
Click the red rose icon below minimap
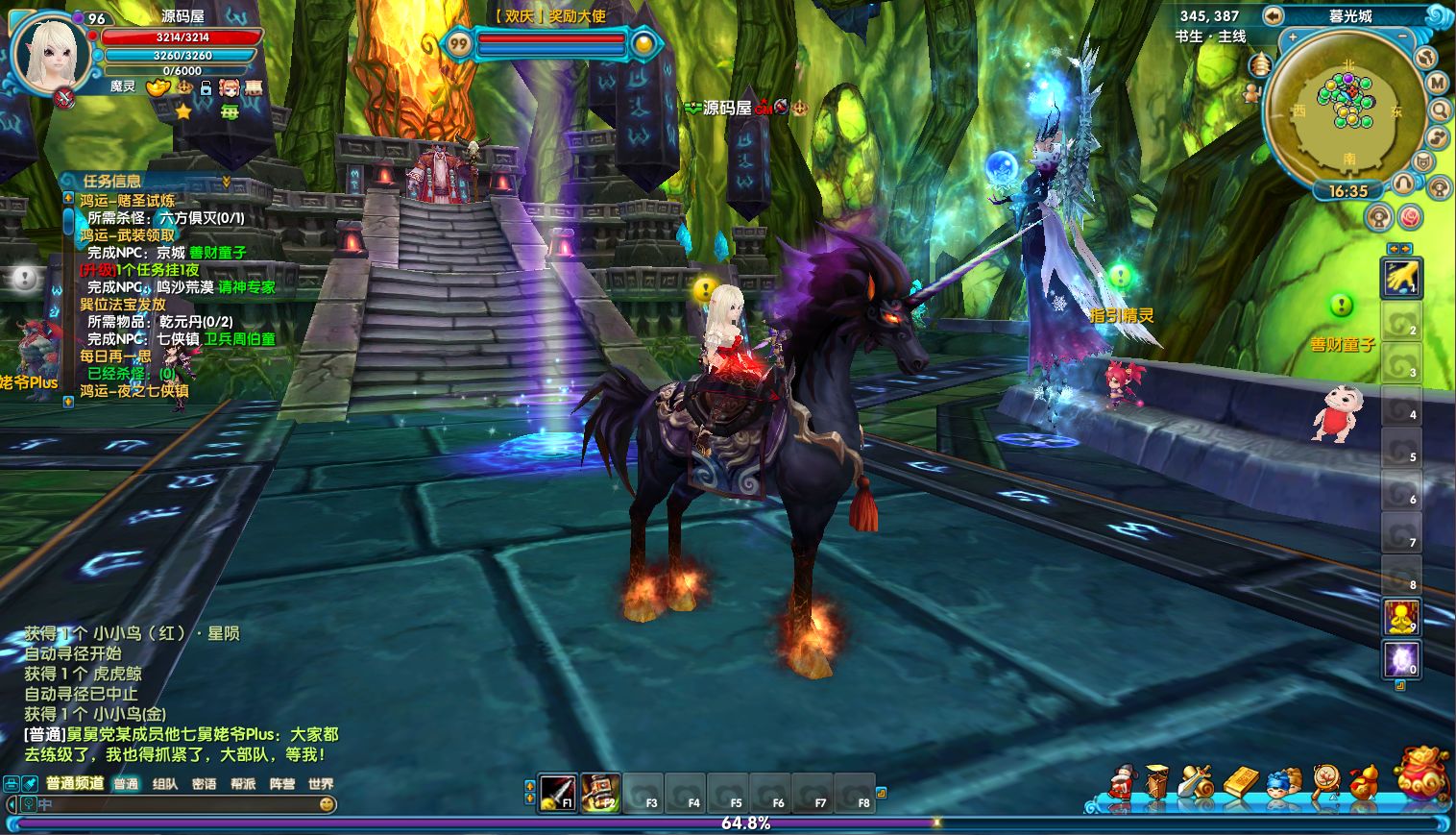pyautogui.click(x=1410, y=216)
